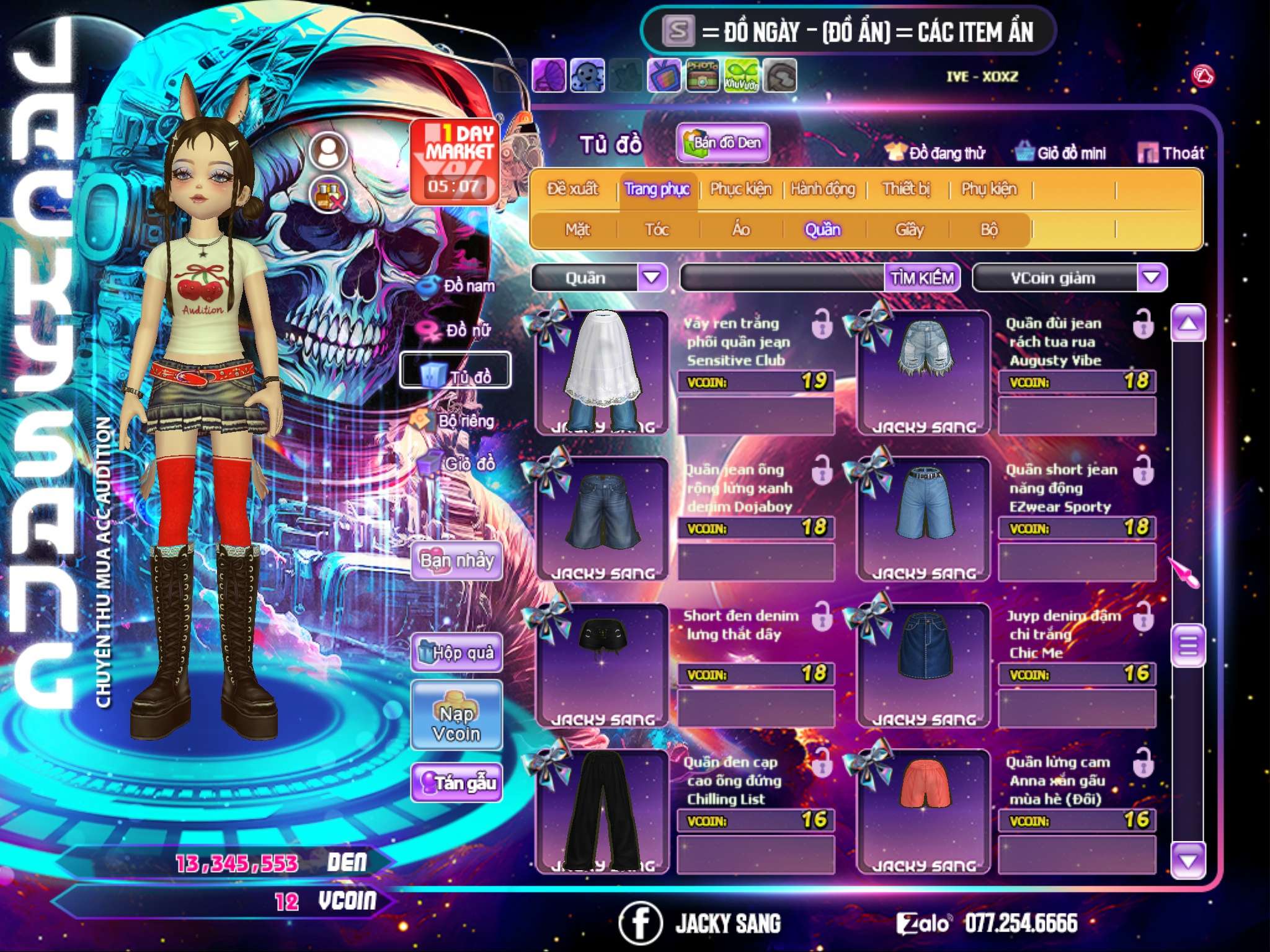1270x952 pixels.
Task: Open the Bán đồ Den shop button
Action: (x=722, y=143)
